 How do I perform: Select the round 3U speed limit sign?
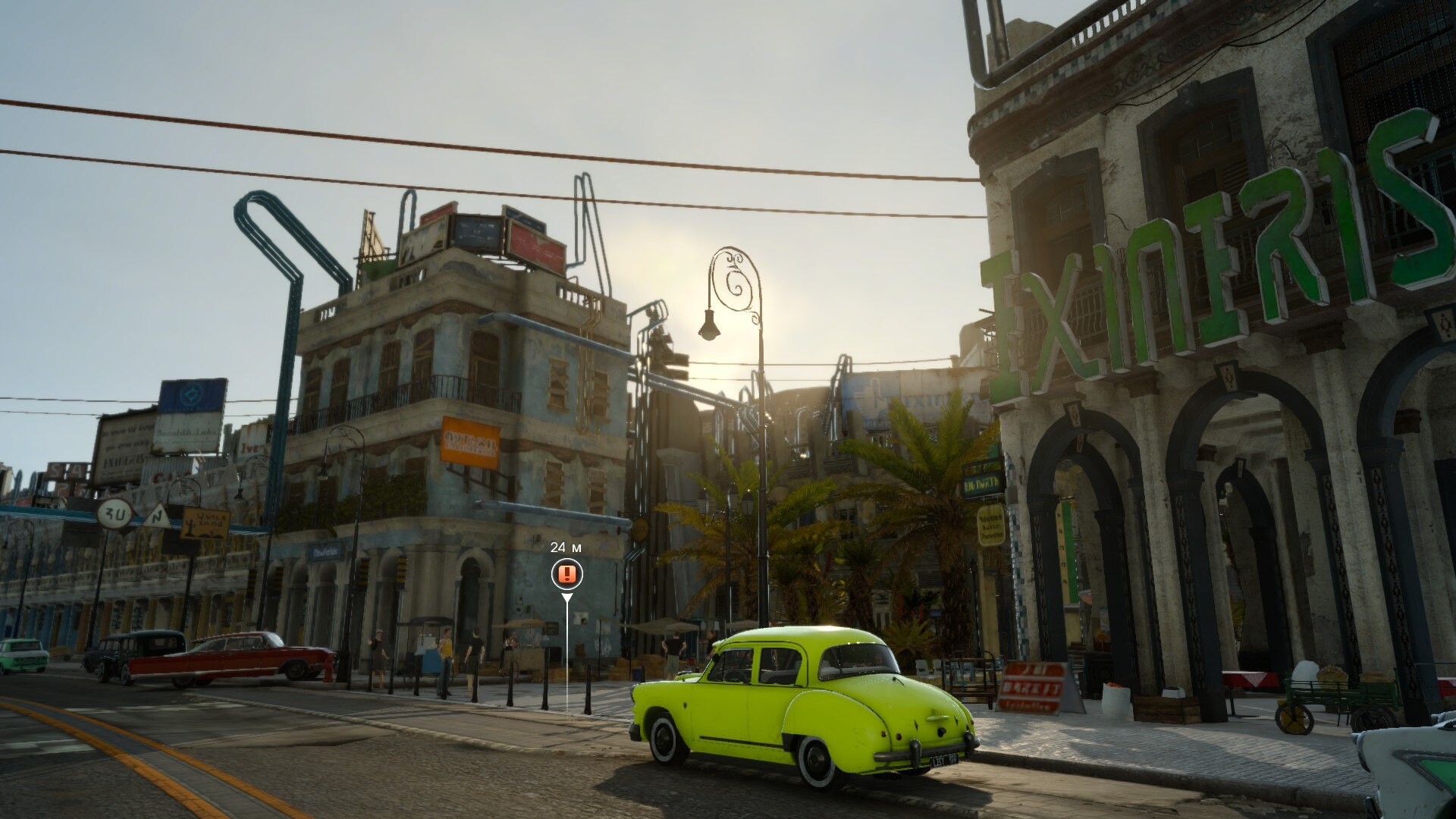pos(114,515)
